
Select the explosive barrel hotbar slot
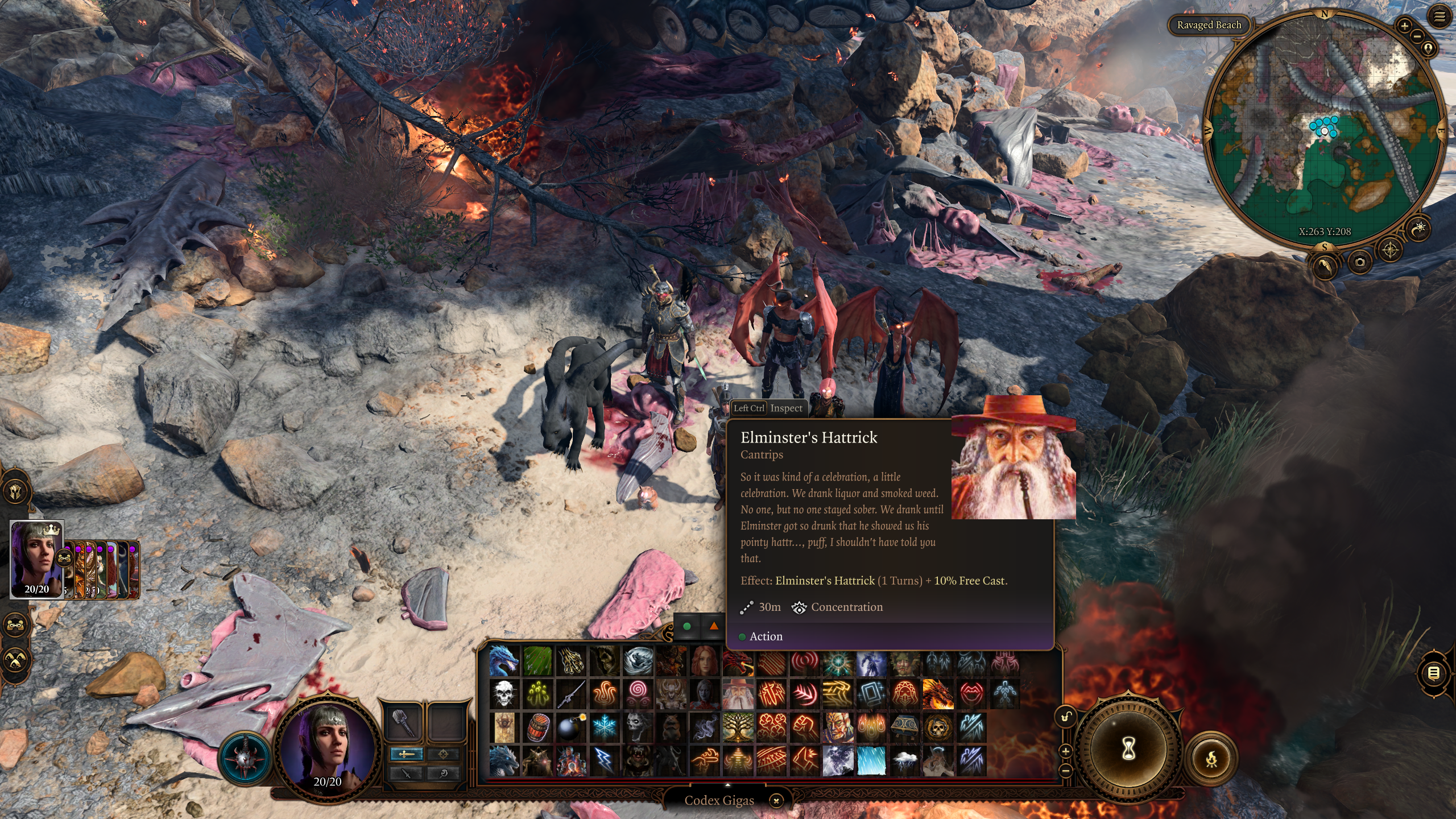click(x=537, y=727)
